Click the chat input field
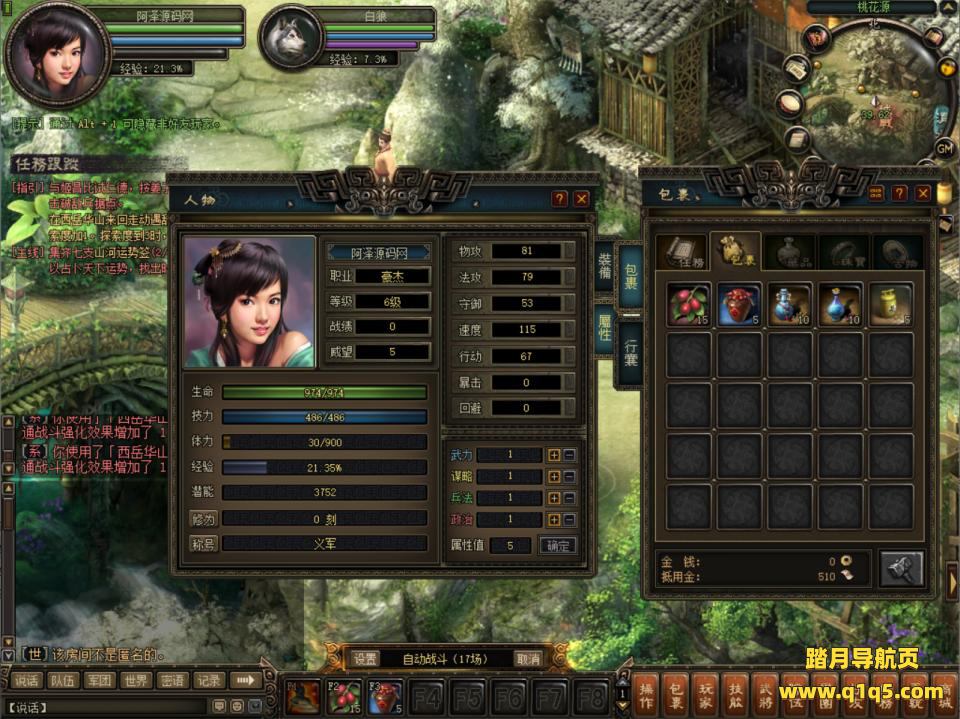Image resolution: width=960 pixels, height=719 pixels. tap(110, 707)
